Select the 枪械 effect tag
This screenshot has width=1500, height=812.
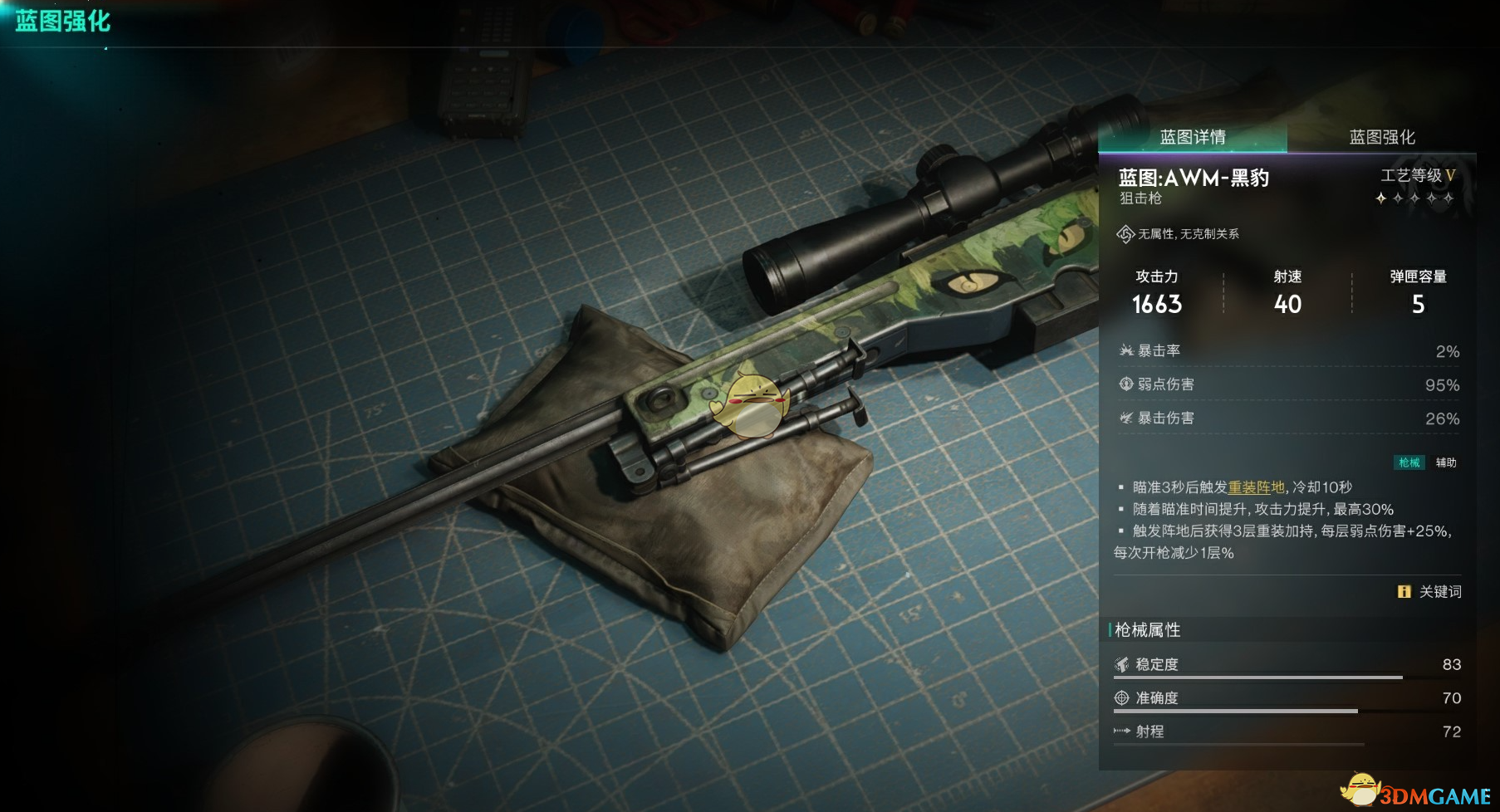point(1409,462)
